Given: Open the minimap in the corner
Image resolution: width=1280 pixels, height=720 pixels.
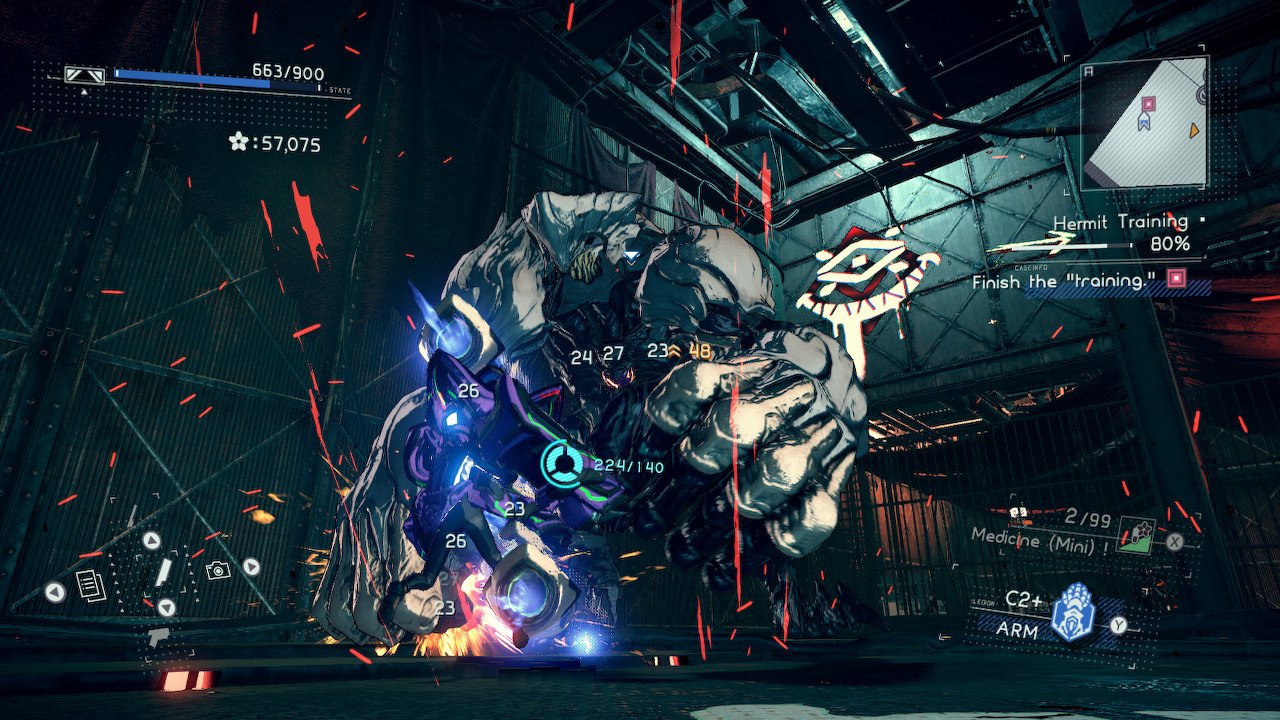Looking at the screenshot, I should pyautogui.click(x=1145, y=124).
